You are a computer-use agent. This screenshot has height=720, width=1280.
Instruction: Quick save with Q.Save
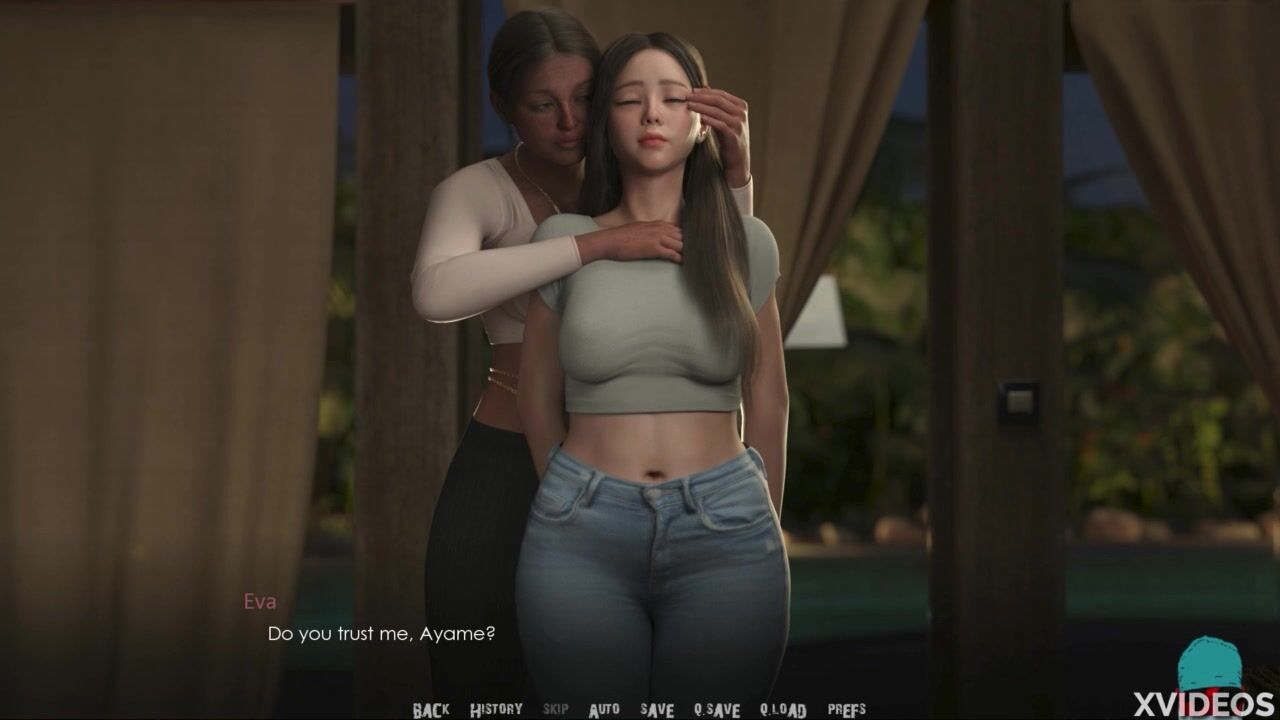(717, 710)
